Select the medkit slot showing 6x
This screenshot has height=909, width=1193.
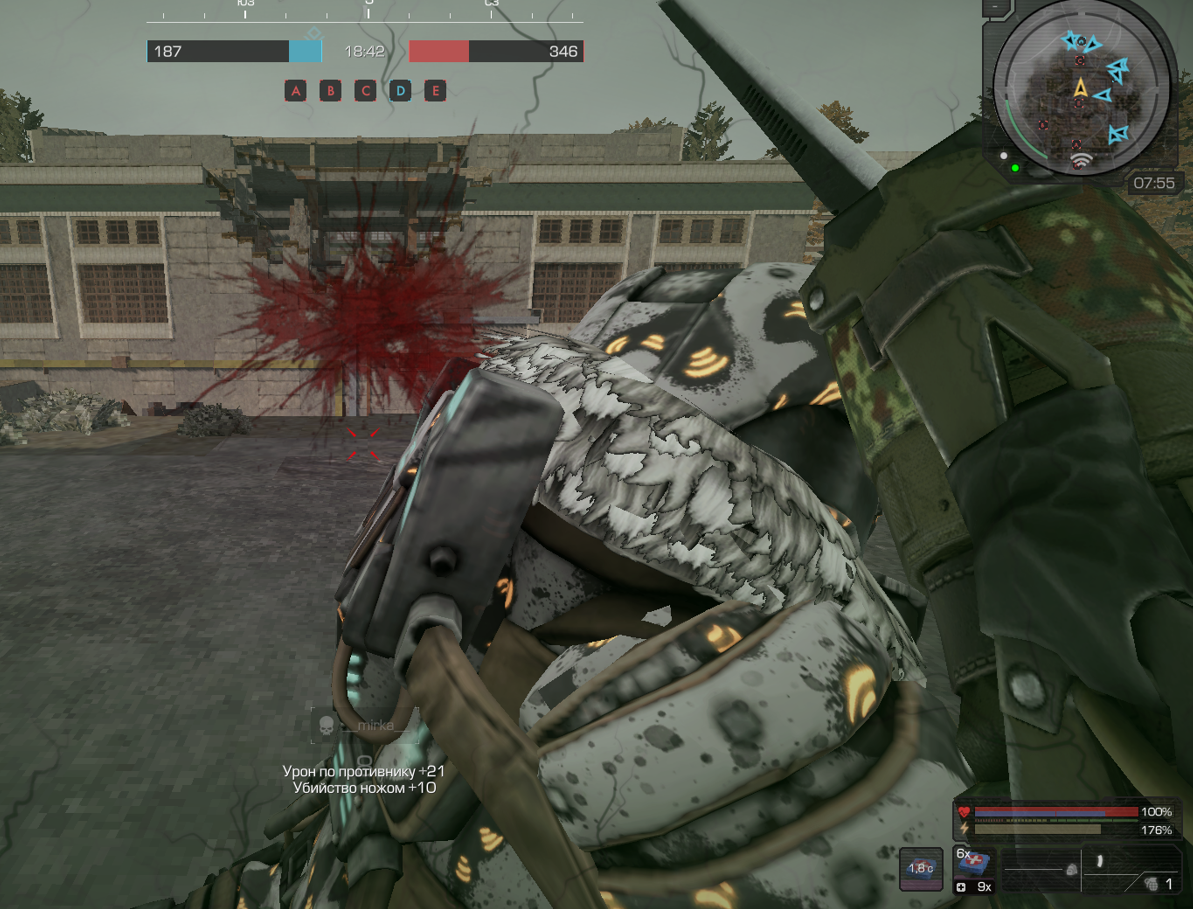[973, 861]
